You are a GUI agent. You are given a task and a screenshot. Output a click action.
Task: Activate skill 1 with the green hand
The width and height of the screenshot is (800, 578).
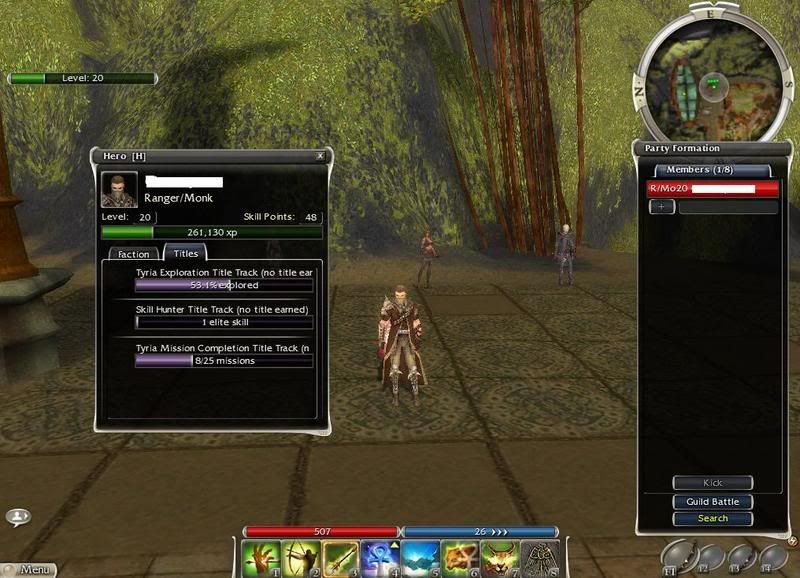click(x=261, y=558)
